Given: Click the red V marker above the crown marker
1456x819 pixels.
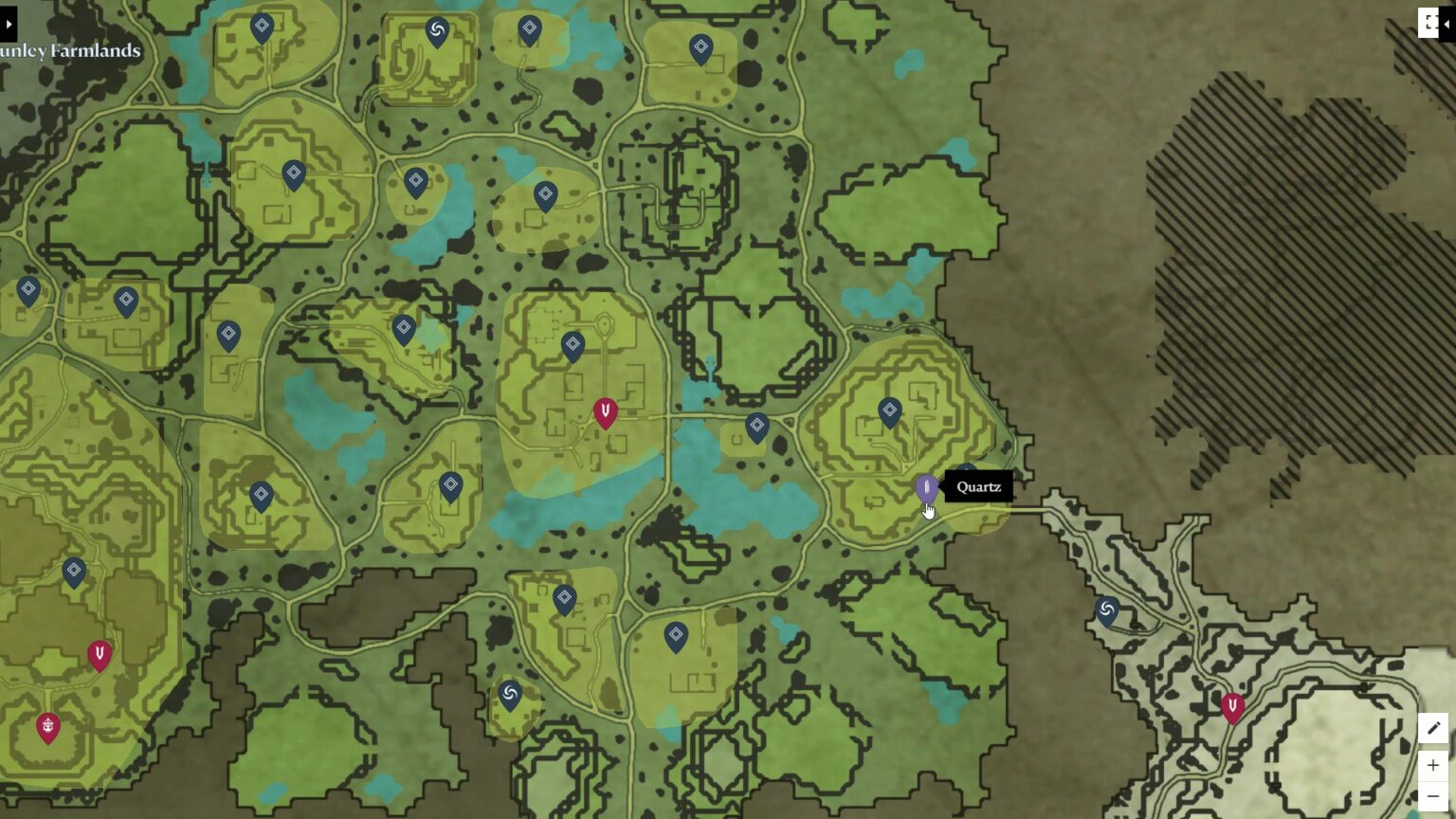Looking at the screenshot, I should pyautogui.click(x=99, y=653).
